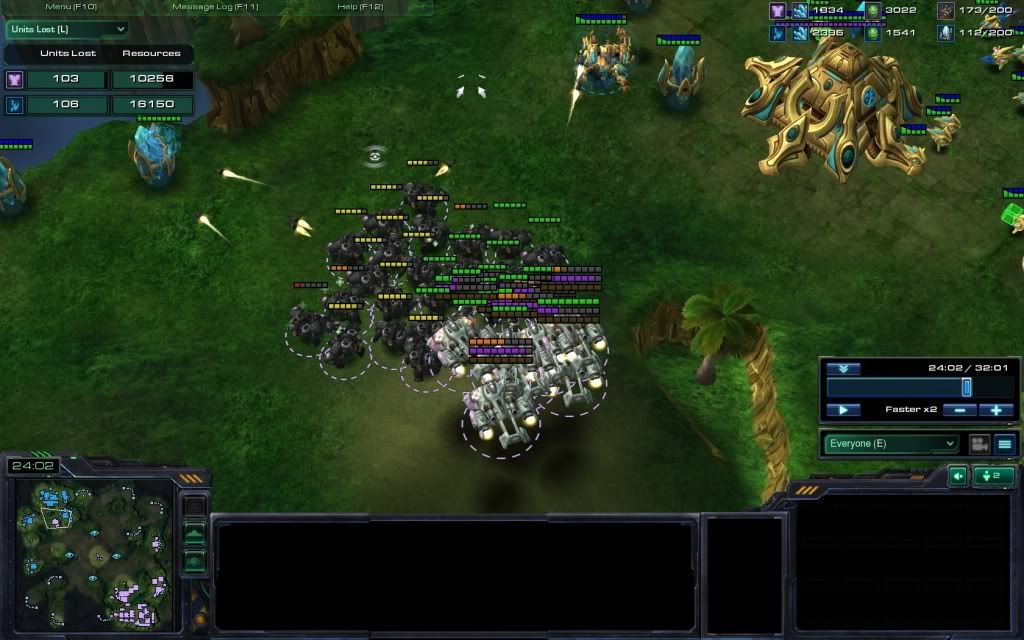Image resolution: width=1024 pixels, height=640 pixels.
Task: Click the three-line list button beside the camera
Action: pyautogui.click(x=1004, y=443)
